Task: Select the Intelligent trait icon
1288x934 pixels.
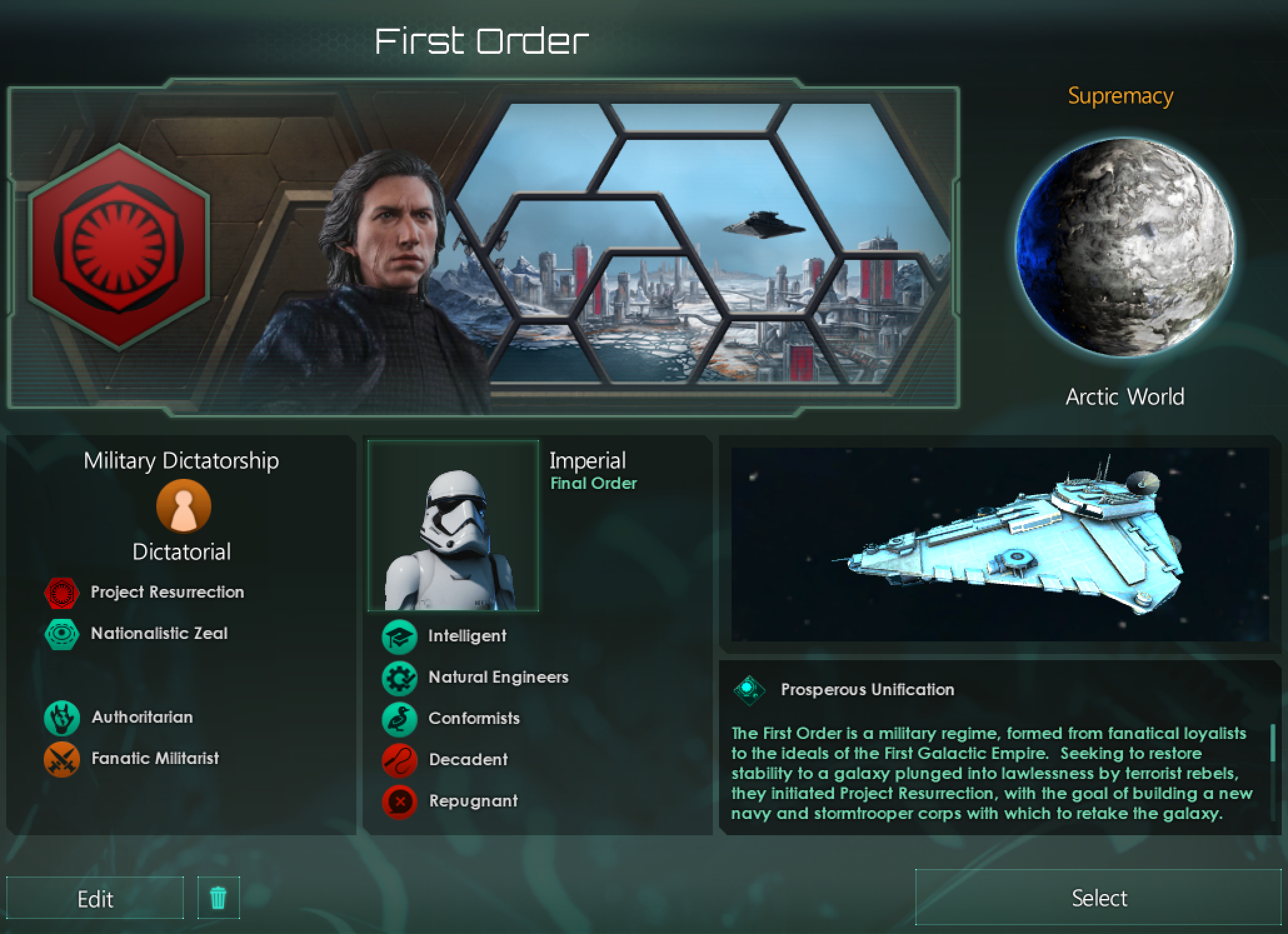Action: pos(399,636)
